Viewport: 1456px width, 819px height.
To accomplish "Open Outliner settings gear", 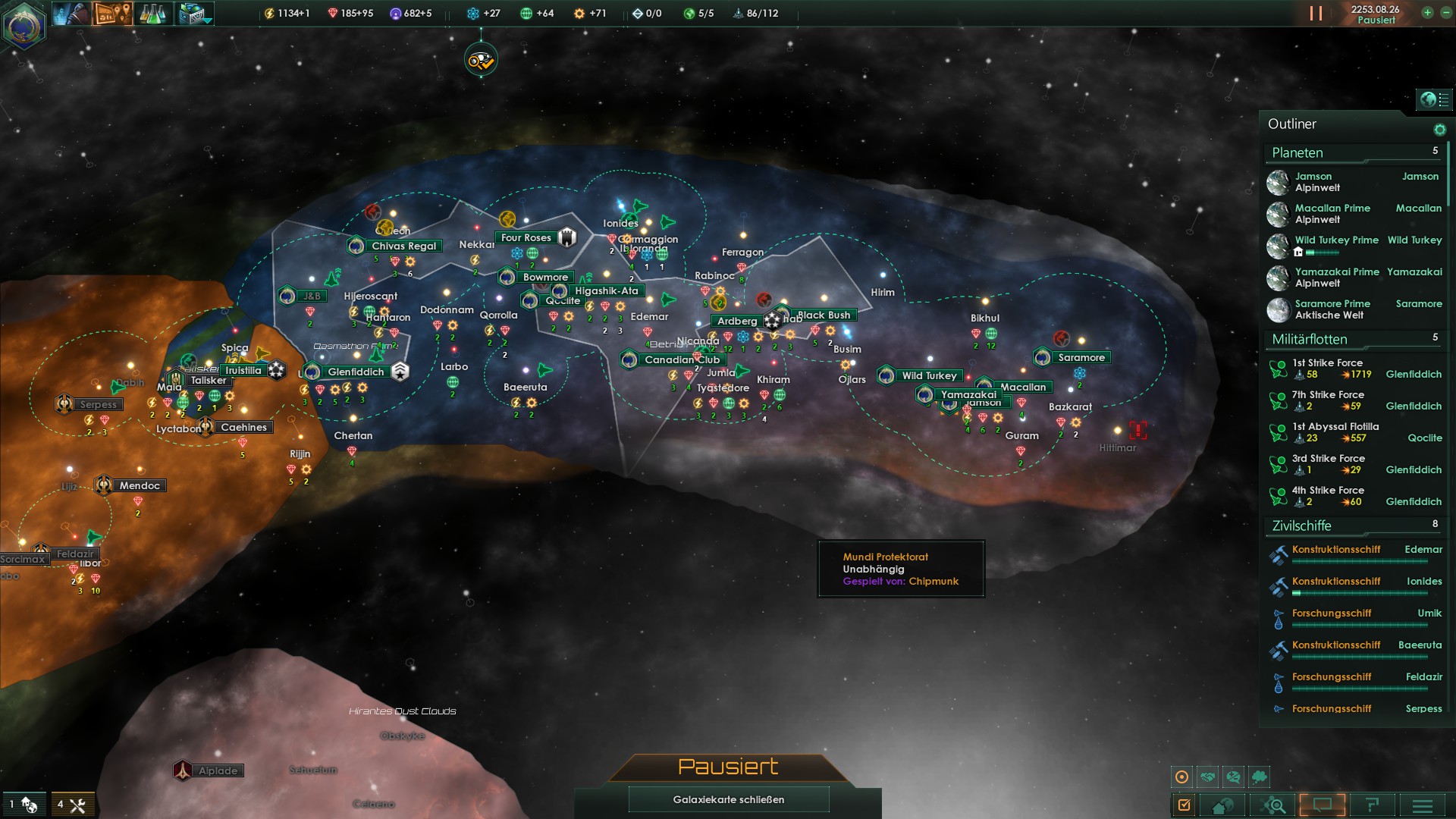I will pos(1439,130).
